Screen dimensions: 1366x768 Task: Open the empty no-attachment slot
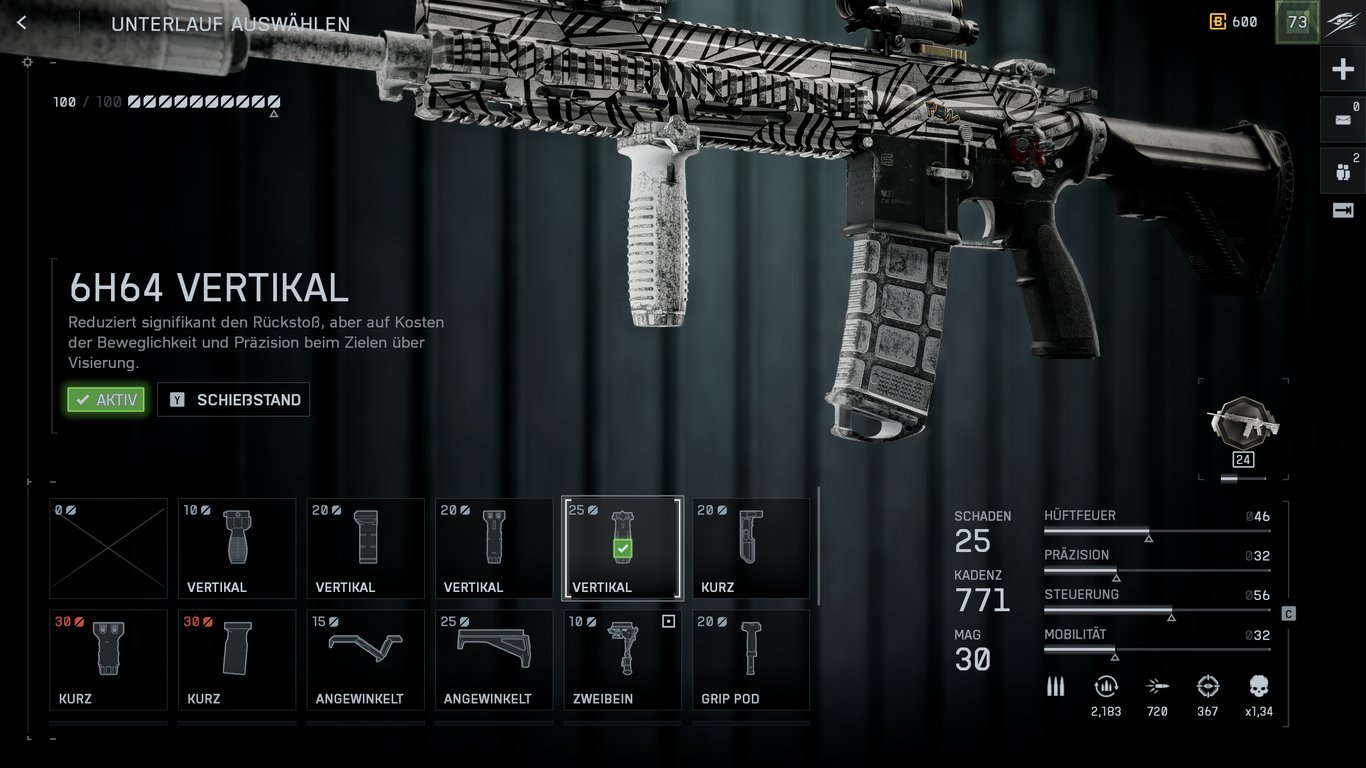pyautogui.click(x=108, y=545)
